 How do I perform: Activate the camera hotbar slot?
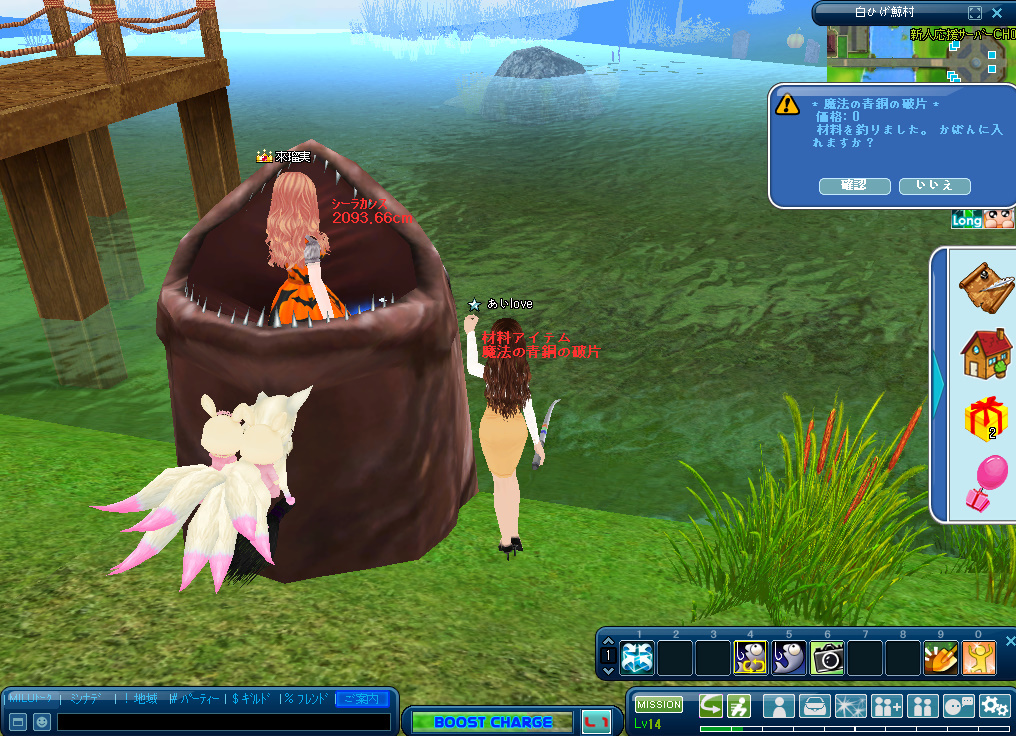click(827, 657)
